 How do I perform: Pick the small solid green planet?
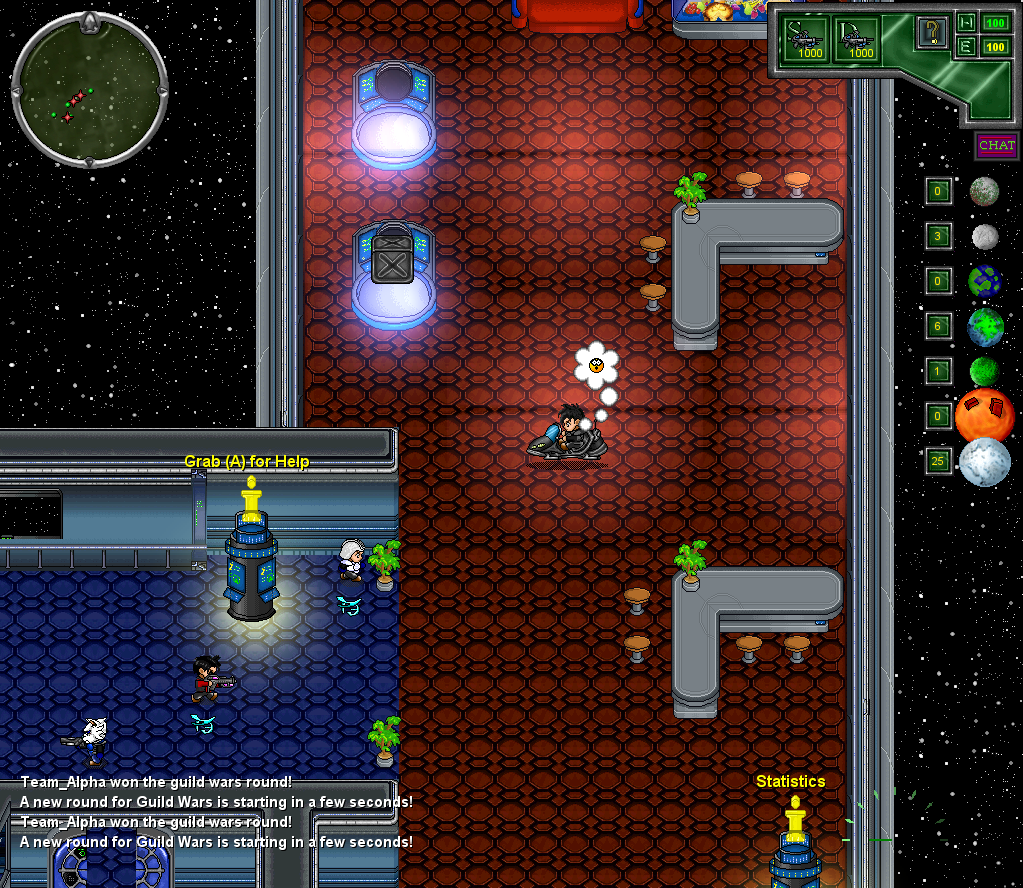984,371
